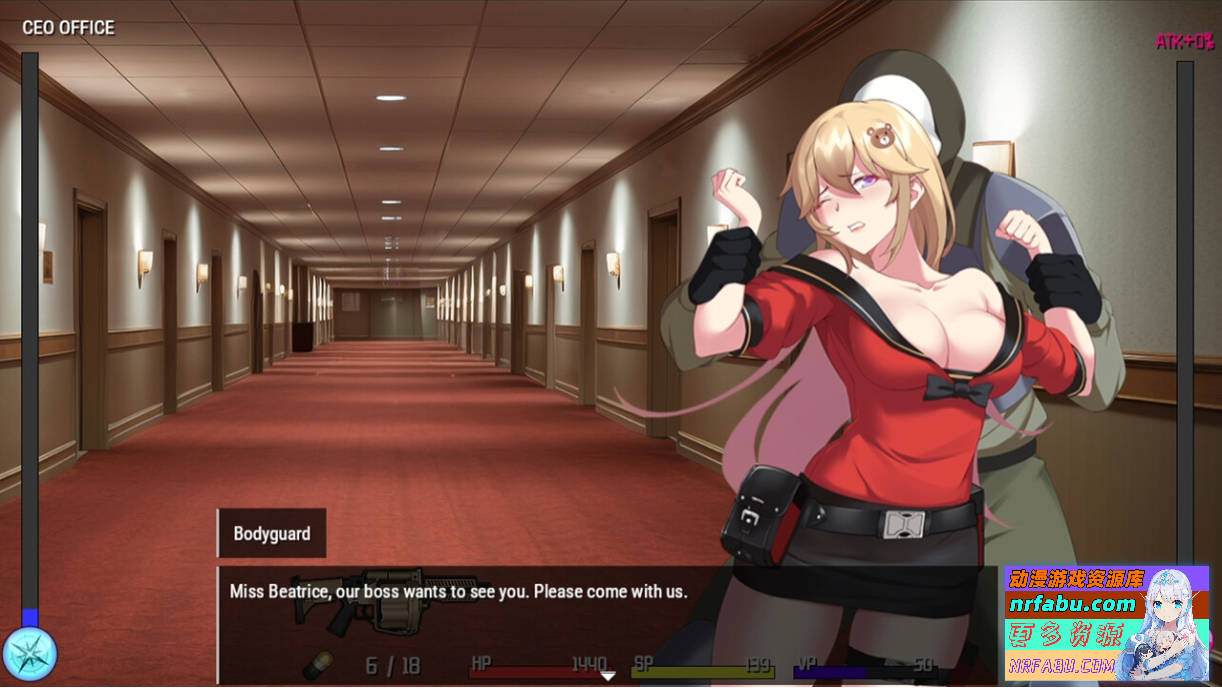
Task: Click the white continue arrow indicator
Action: [607, 676]
